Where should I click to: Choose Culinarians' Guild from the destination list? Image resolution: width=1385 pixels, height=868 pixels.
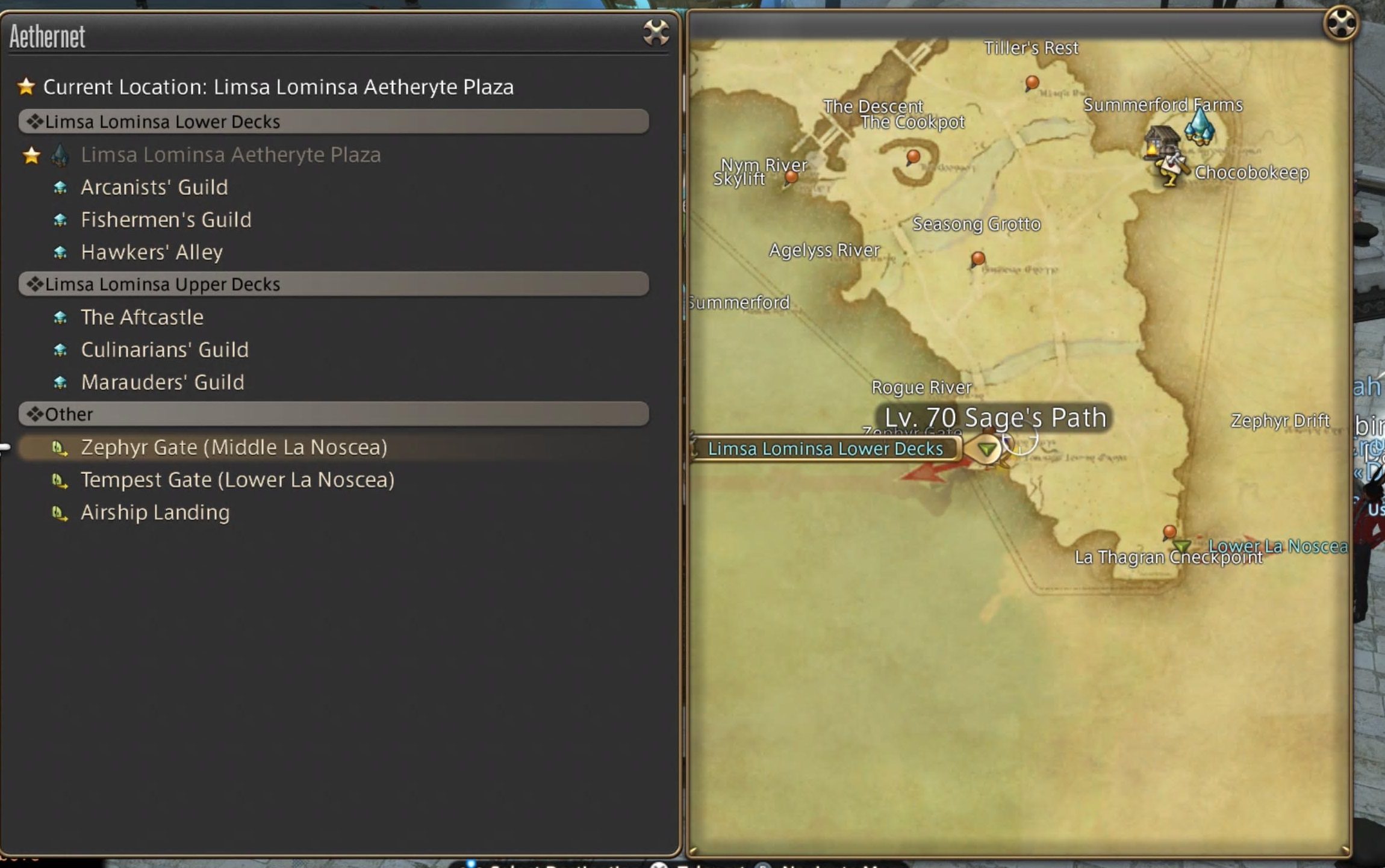coord(164,349)
